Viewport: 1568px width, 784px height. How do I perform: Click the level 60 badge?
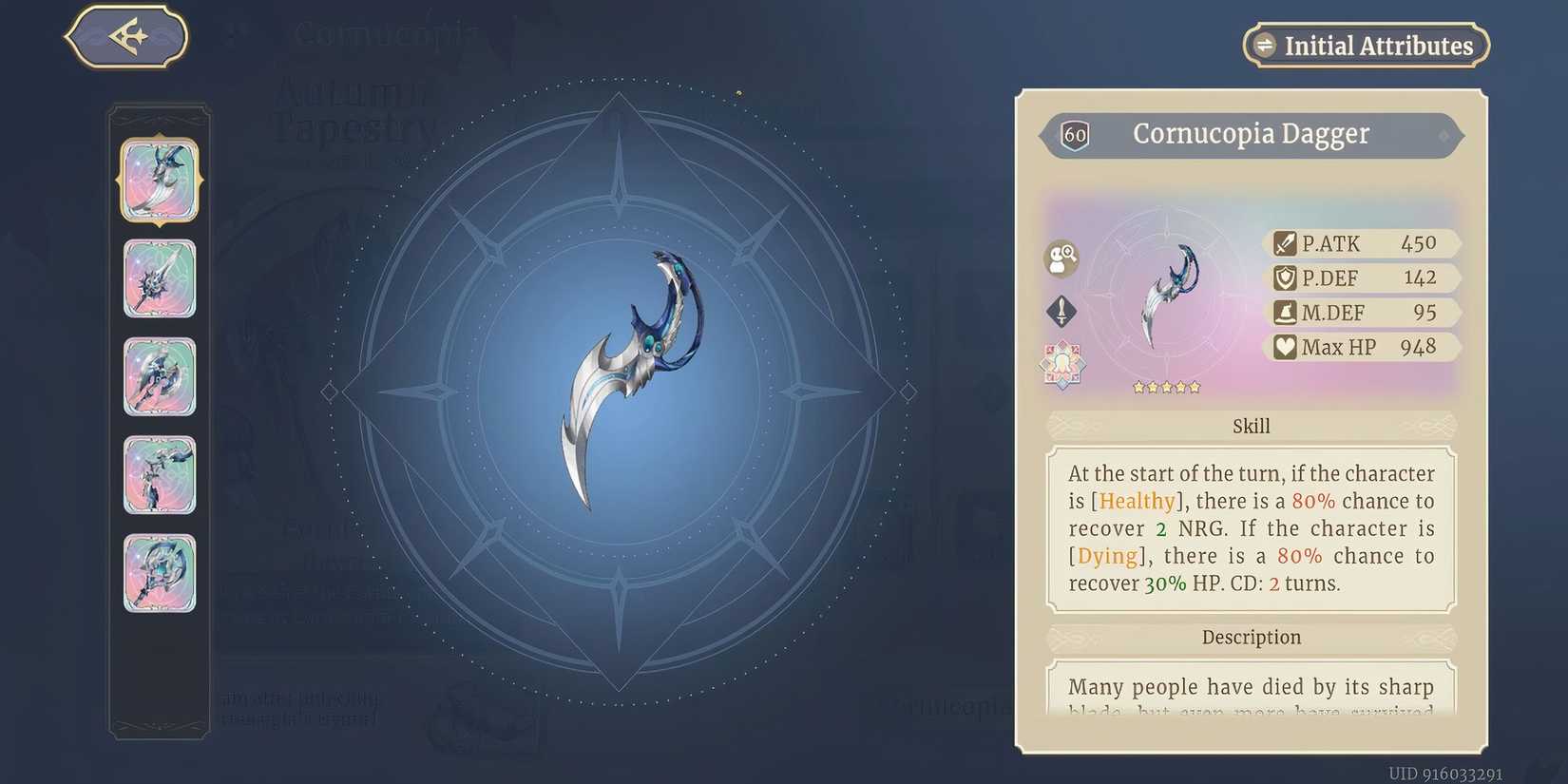coord(1075,134)
